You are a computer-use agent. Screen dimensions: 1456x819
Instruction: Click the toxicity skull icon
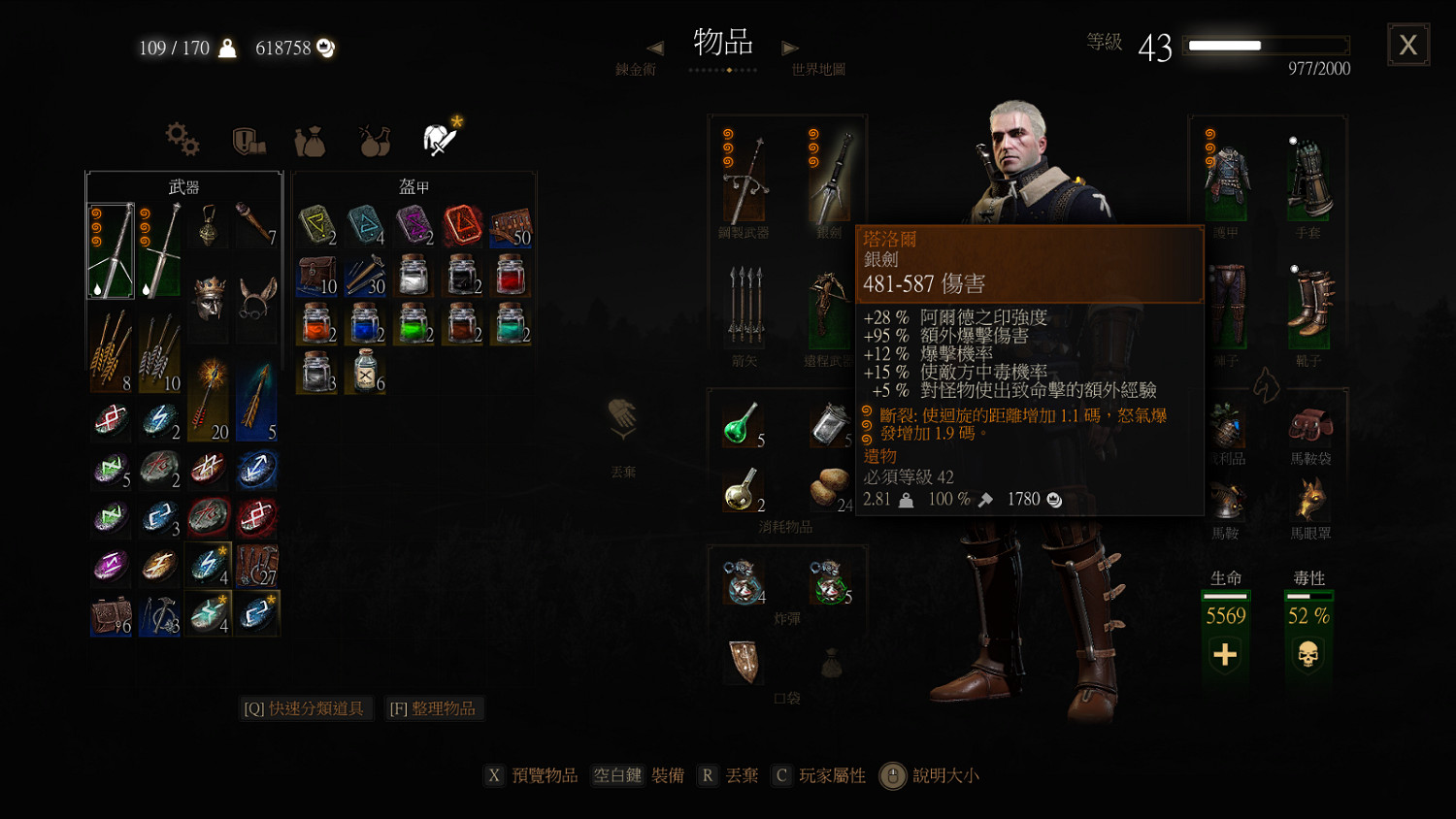tap(1308, 655)
